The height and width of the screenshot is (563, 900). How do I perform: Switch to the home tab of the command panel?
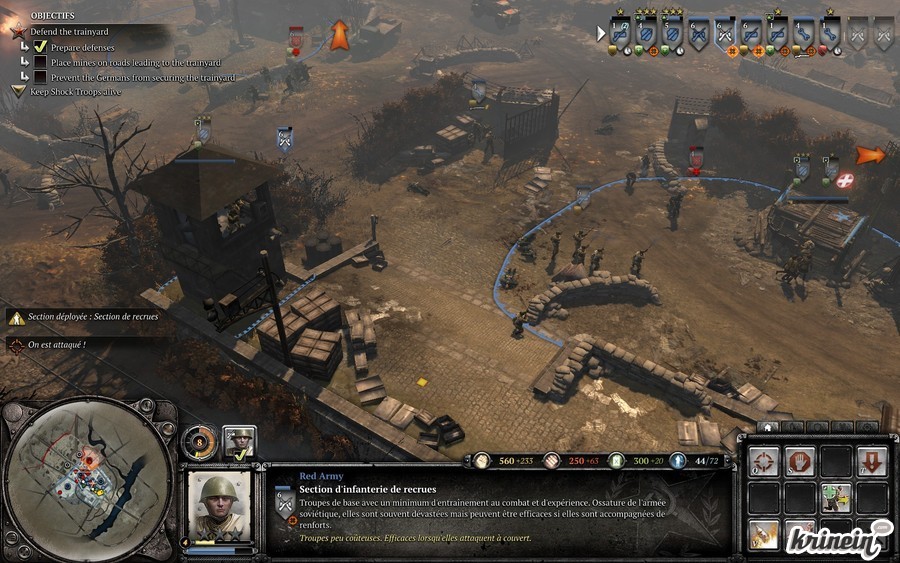tap(768, 428)
